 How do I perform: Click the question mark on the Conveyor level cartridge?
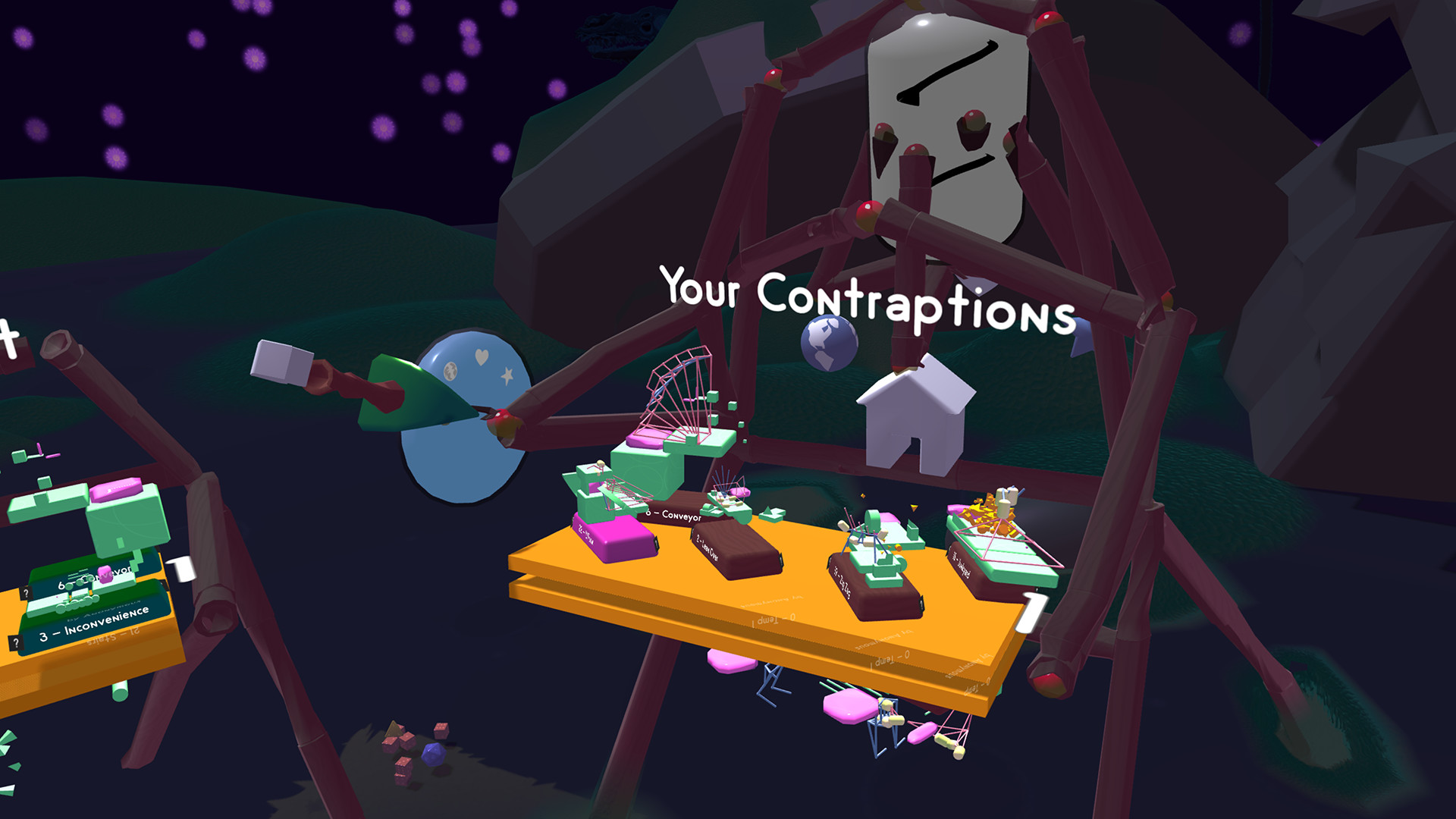tap(27, 593)
